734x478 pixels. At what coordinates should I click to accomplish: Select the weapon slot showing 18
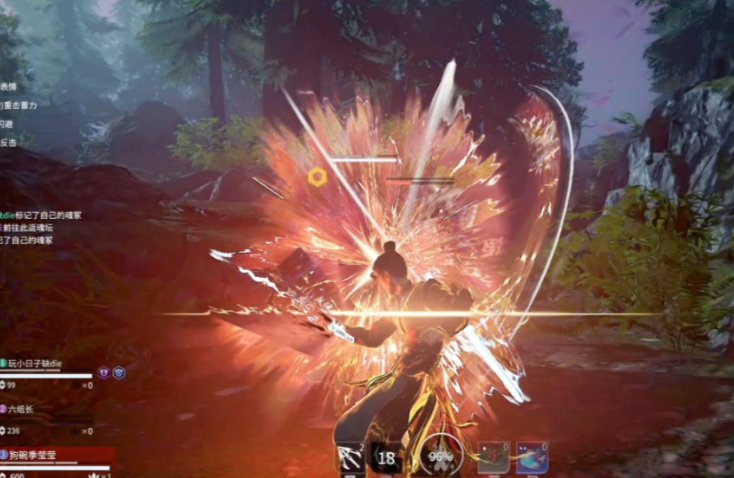(388, 457)
